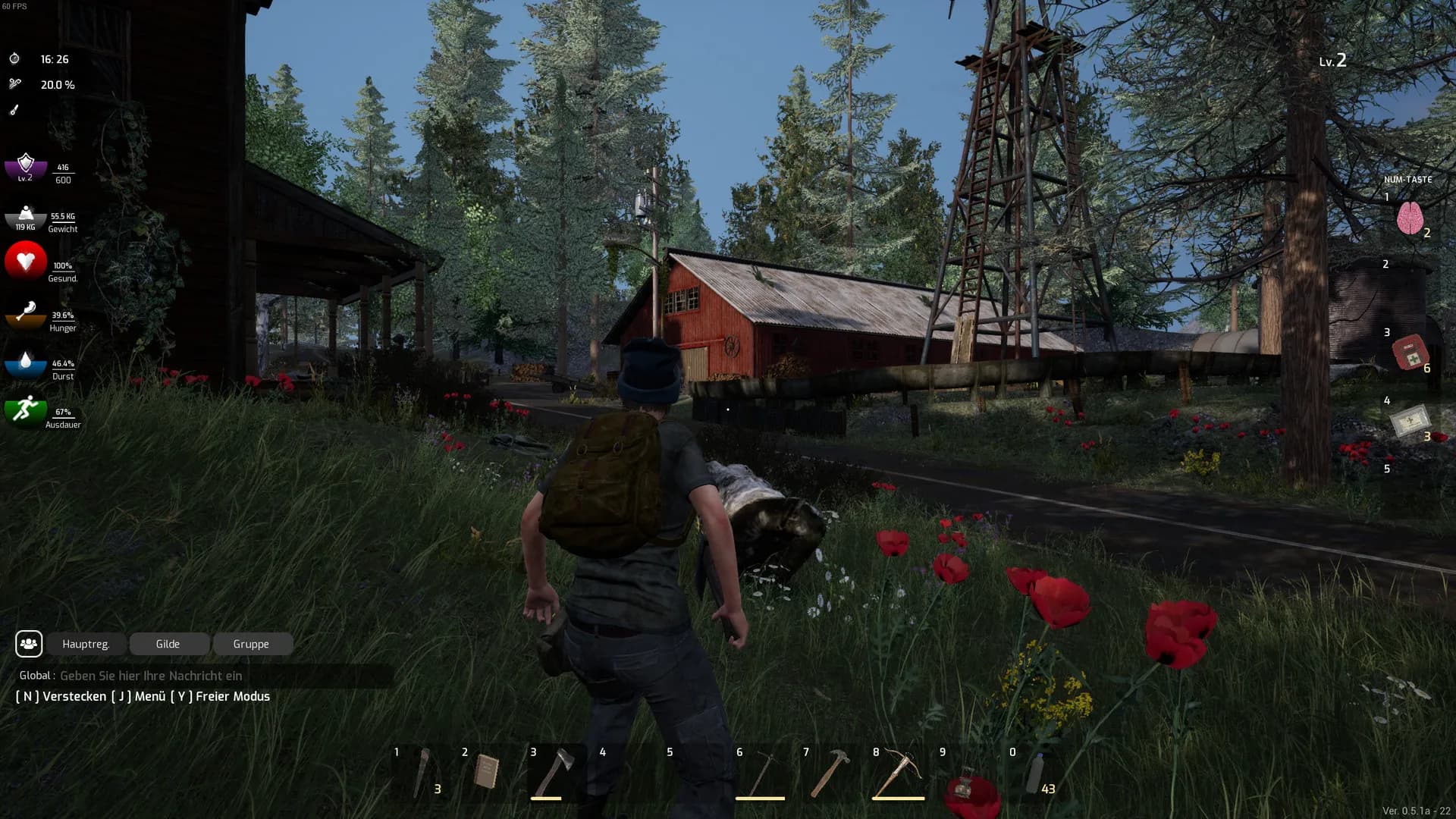1456x819 pixels.
Task: Use the brain item in numpad quickslot
Action: tap(1410, 219)
